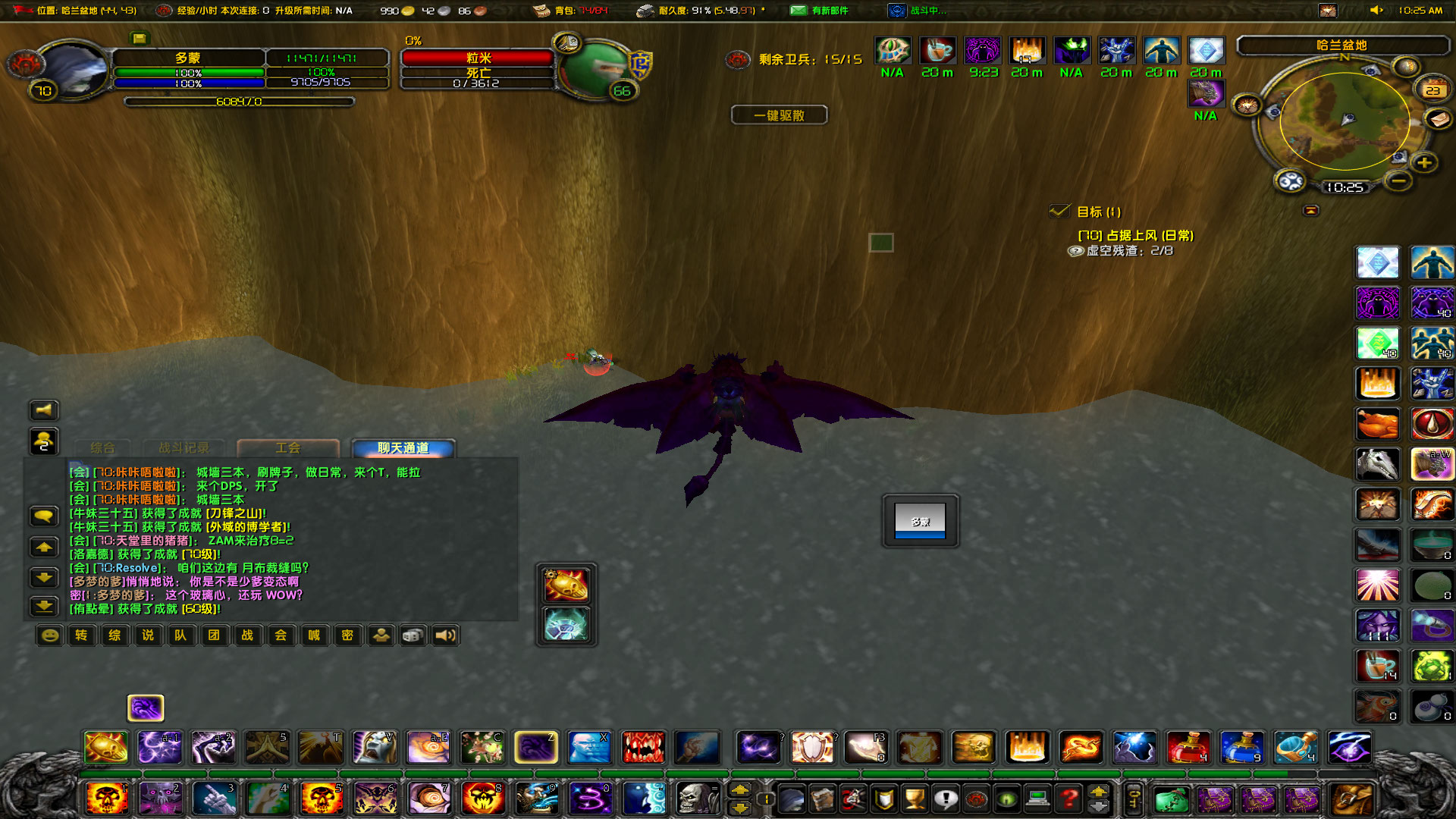The width and height of the screenshot is (1456, 819).
Task: Zoom the minimap with the plus control
Action: [x=1424, y=162]
